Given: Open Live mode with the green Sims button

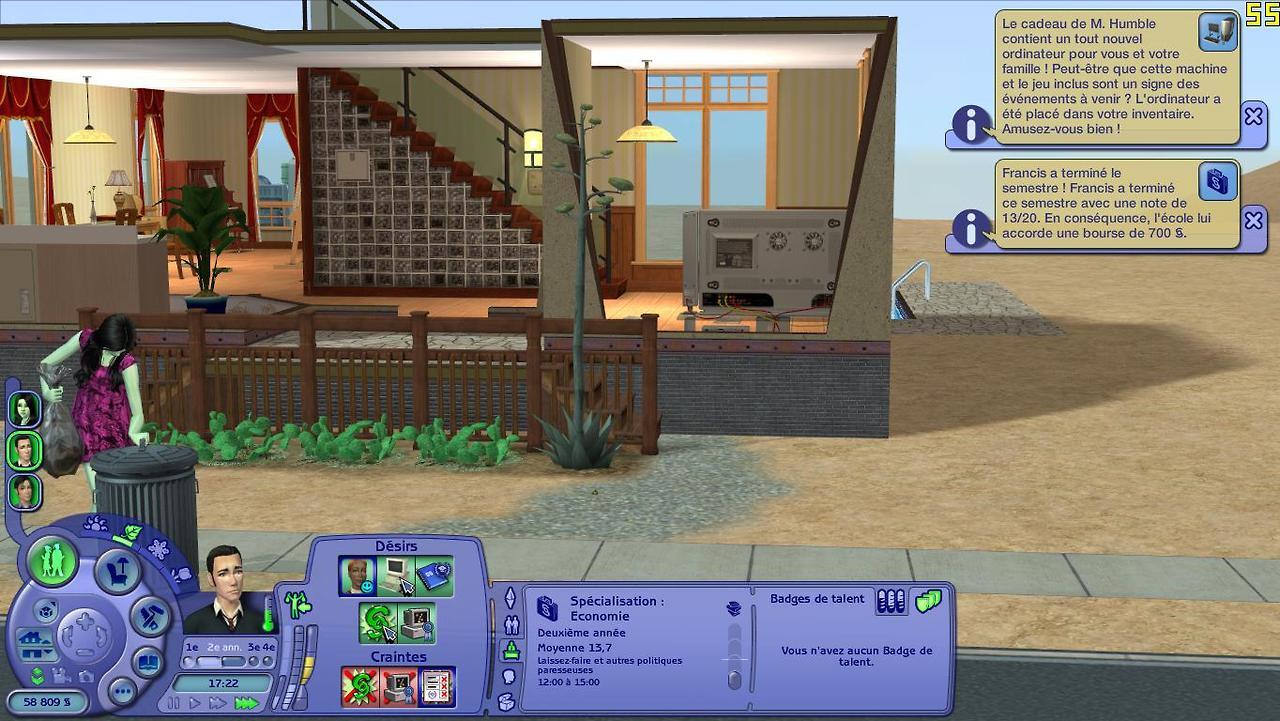Looking at the screenshot, I should [x=52, y=561].
